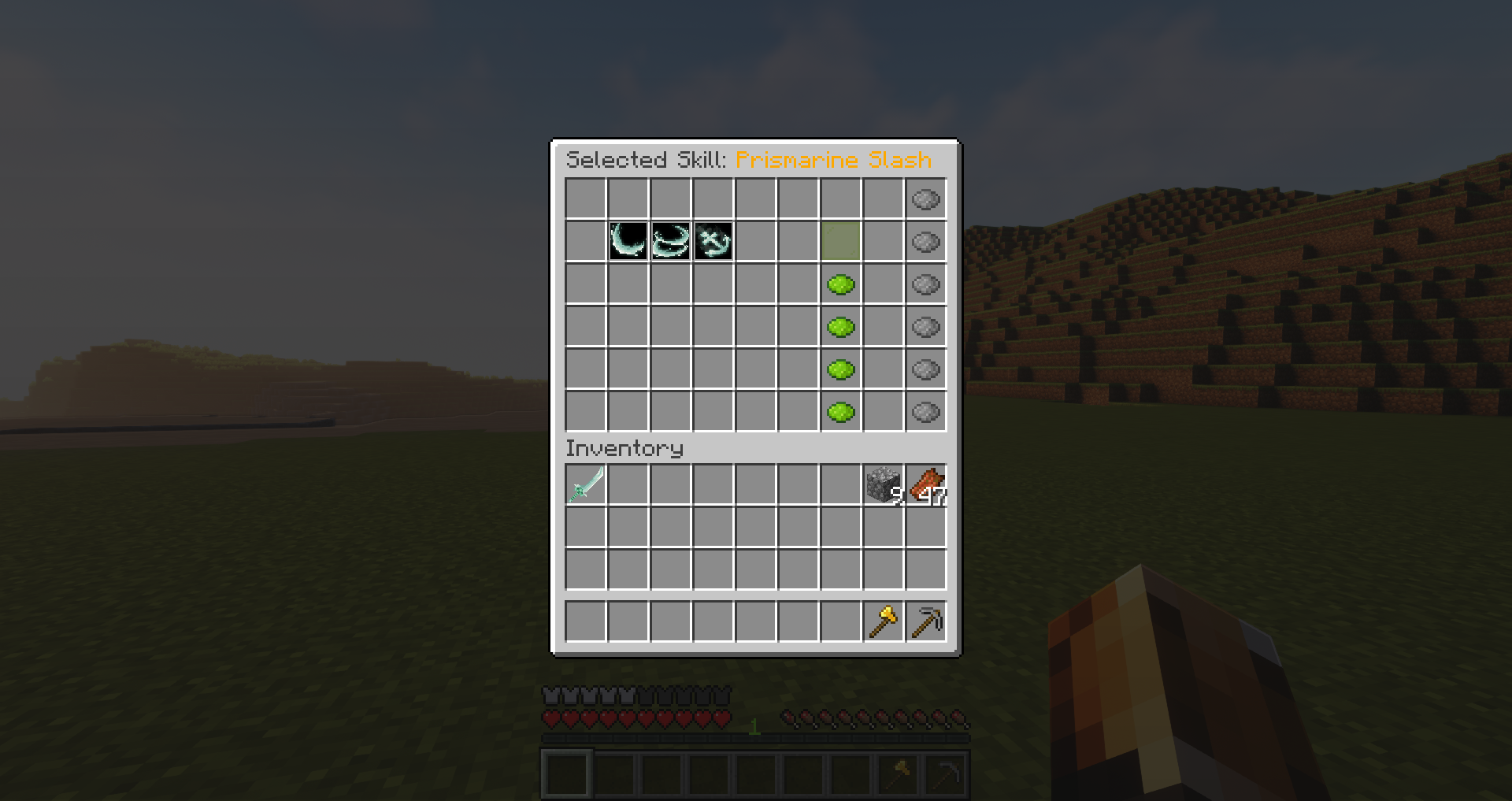Select the green highlighted skill slot
This screenshot has width=1512, height=801.
click(839, 242)
